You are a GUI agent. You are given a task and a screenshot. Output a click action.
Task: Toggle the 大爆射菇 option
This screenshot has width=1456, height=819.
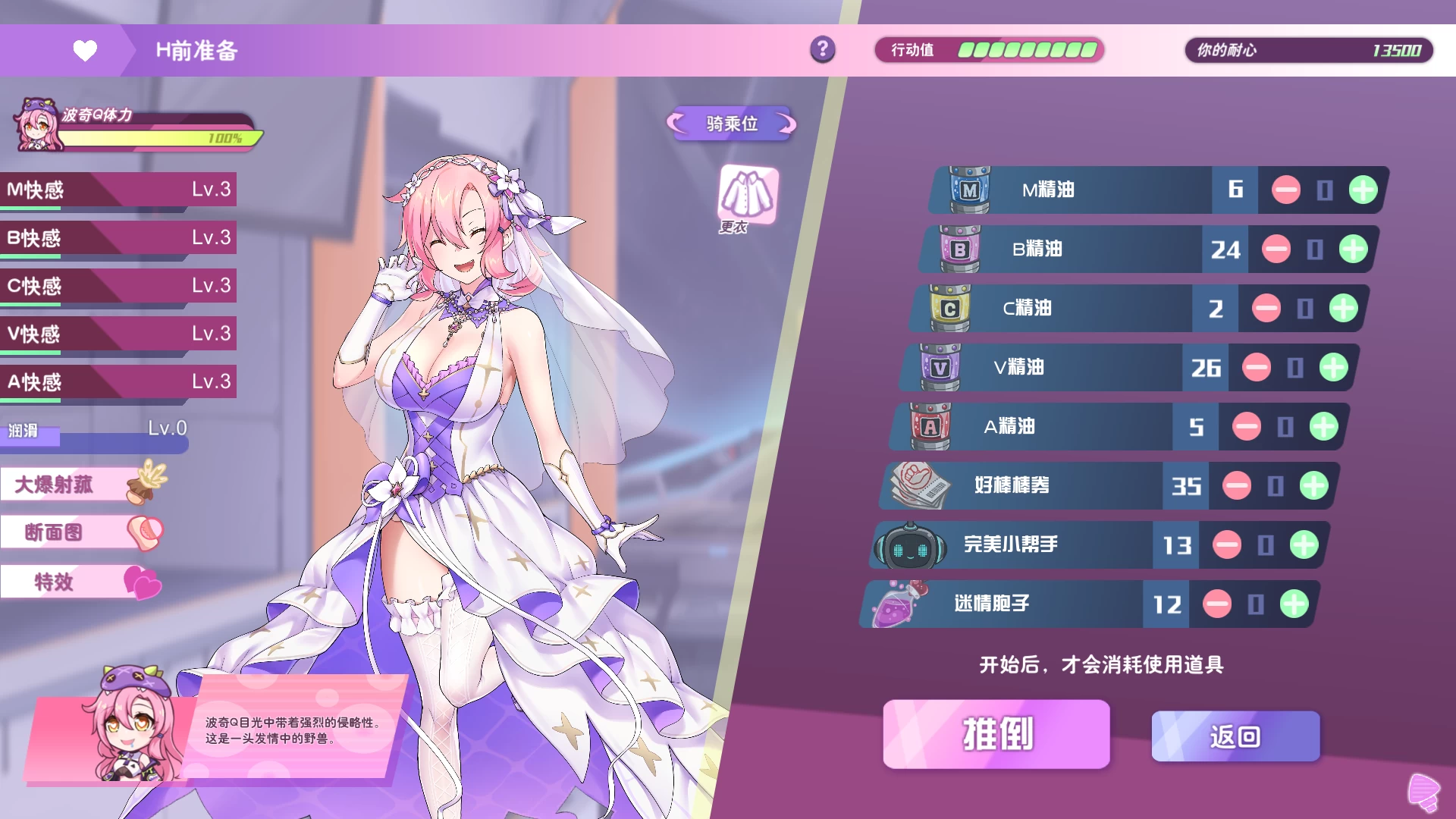point(61,483)
